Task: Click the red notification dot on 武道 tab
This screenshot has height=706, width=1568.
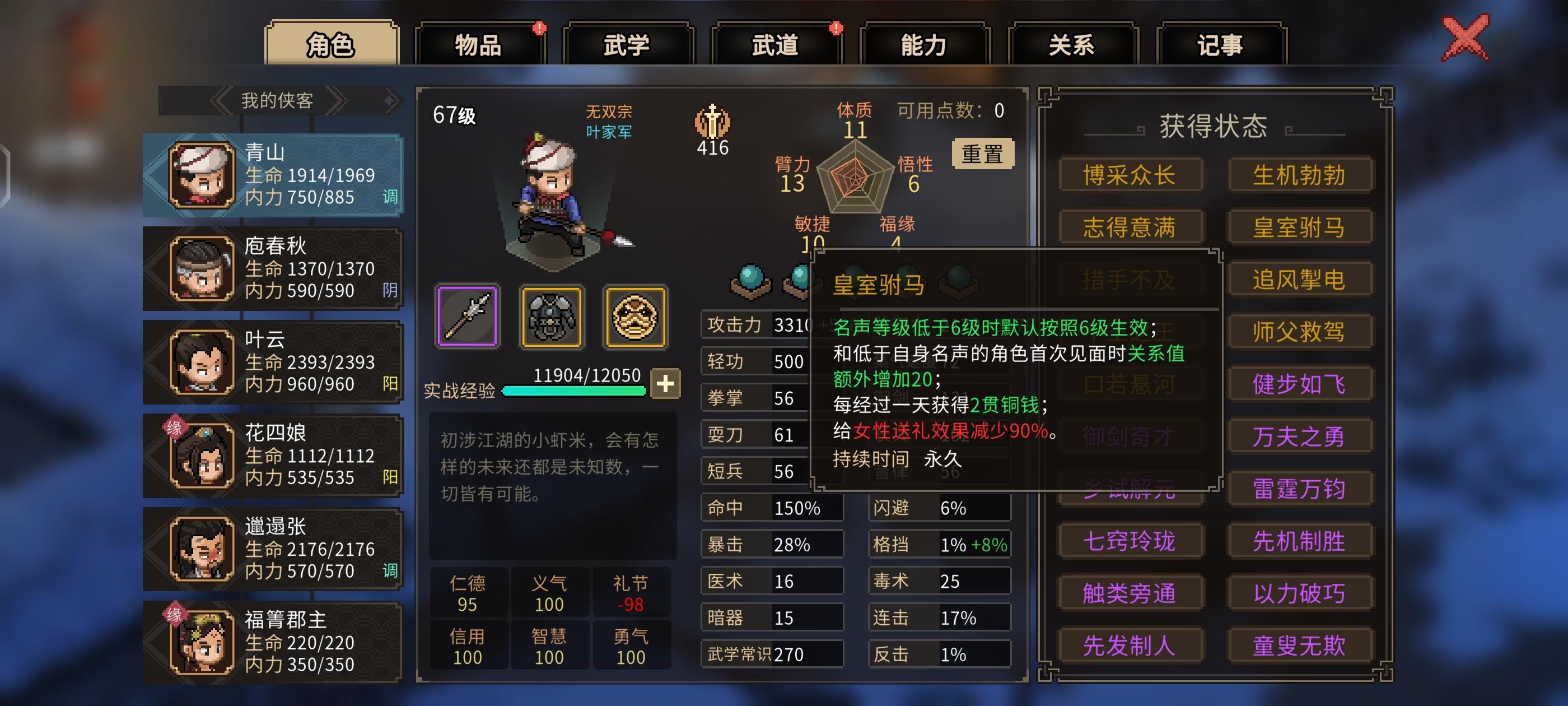Action: tap(835, 27)
